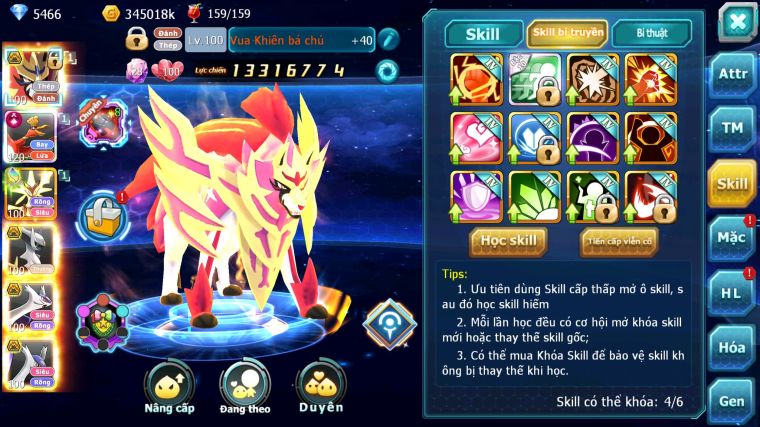Open the Bí thuật tab

point(652,33)
